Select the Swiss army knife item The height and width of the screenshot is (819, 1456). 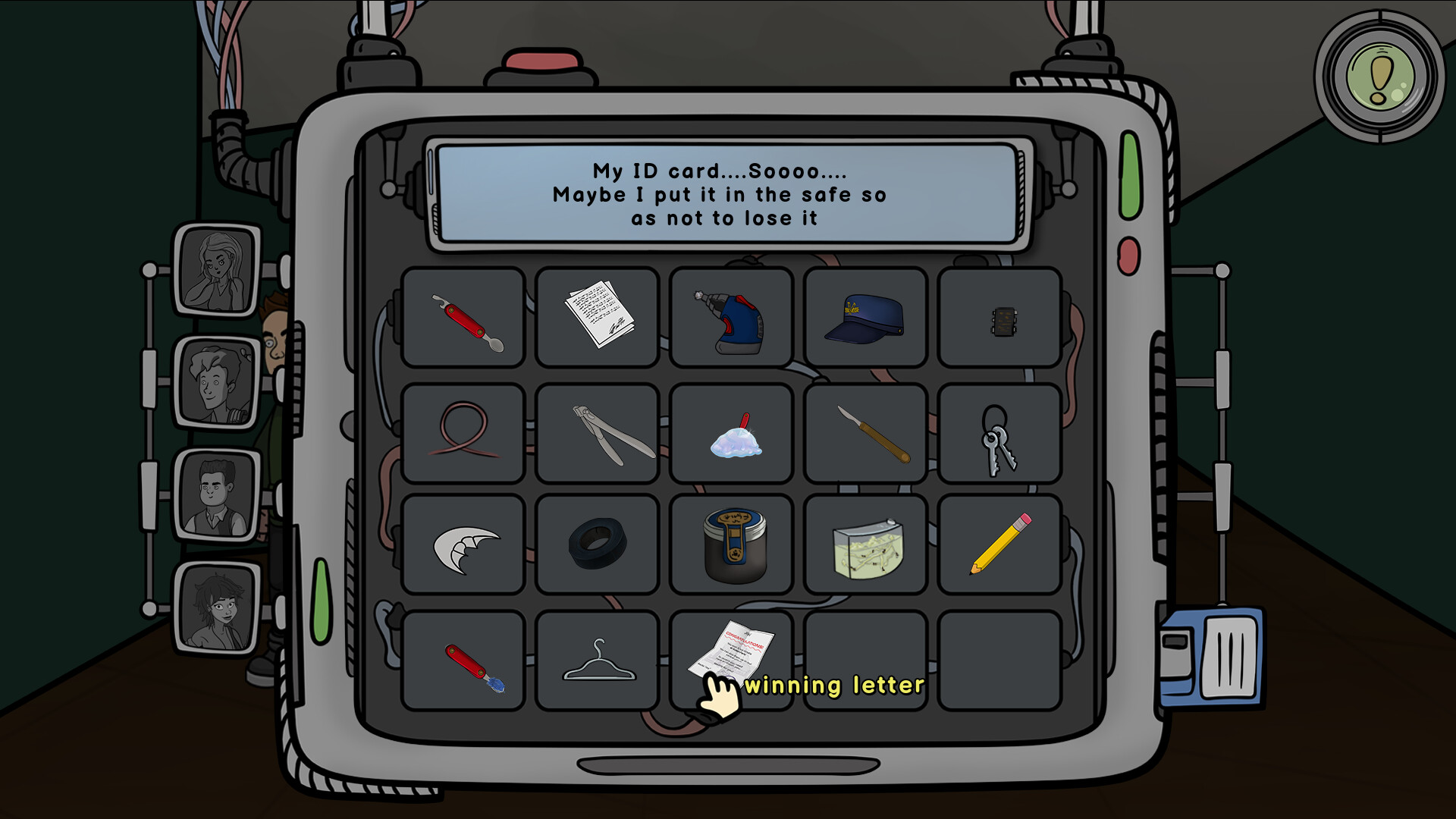(461, 317)
